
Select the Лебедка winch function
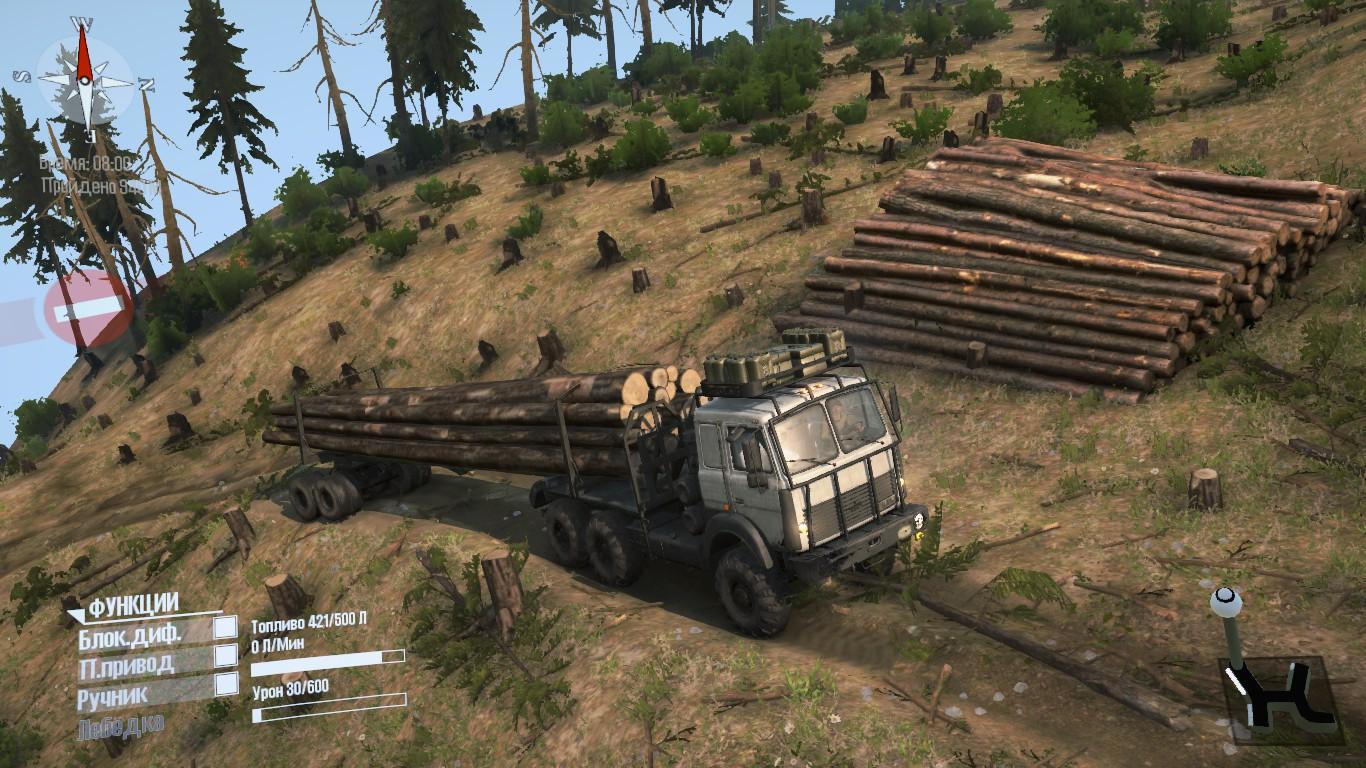point(120,726)
